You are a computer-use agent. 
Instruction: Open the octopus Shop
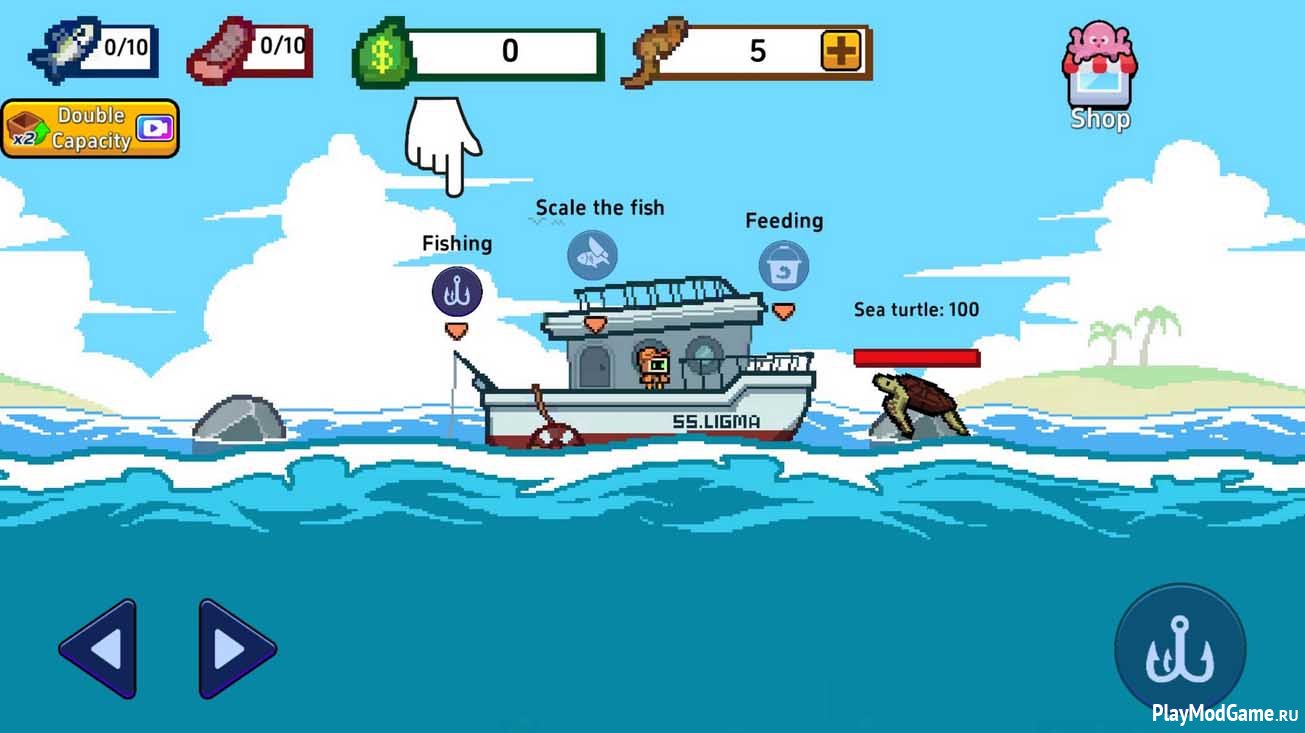(1100, 76)
